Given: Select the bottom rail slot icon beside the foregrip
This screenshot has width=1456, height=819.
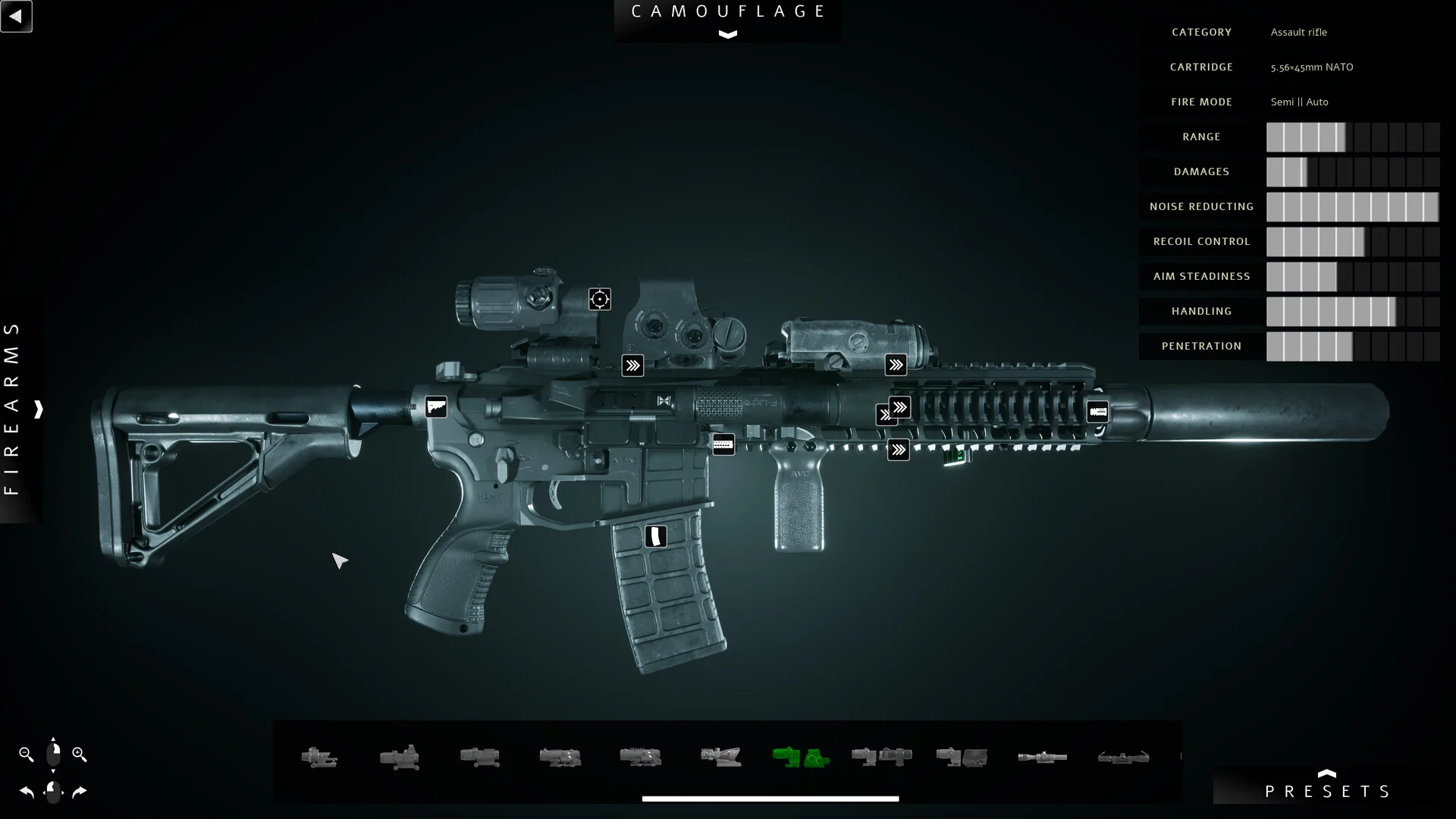Looking at the screenshot, I should [899, 450].
